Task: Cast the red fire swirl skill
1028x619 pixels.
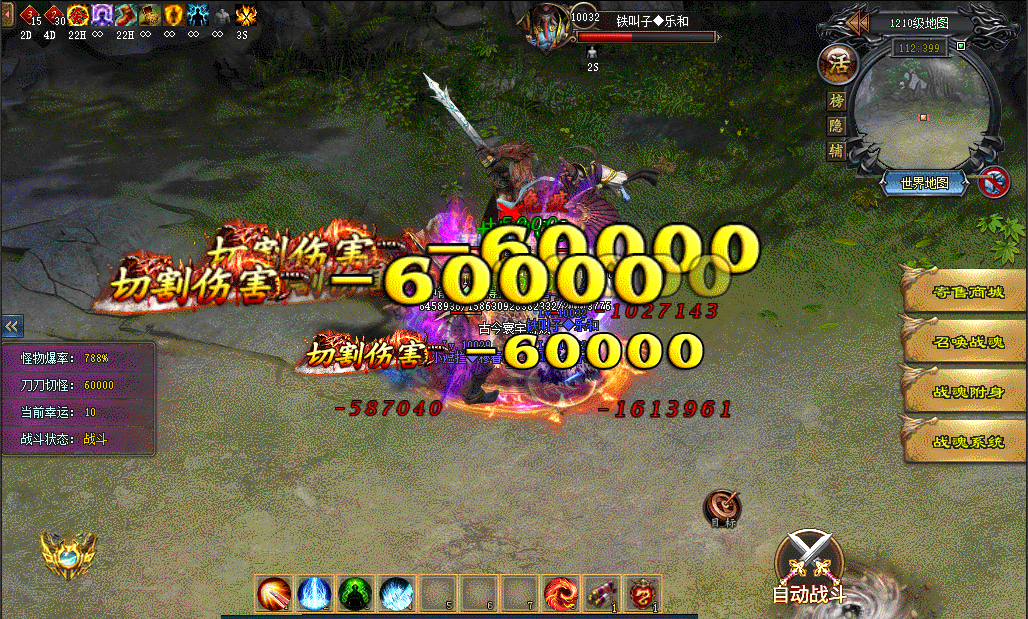Action: [560, 594]
